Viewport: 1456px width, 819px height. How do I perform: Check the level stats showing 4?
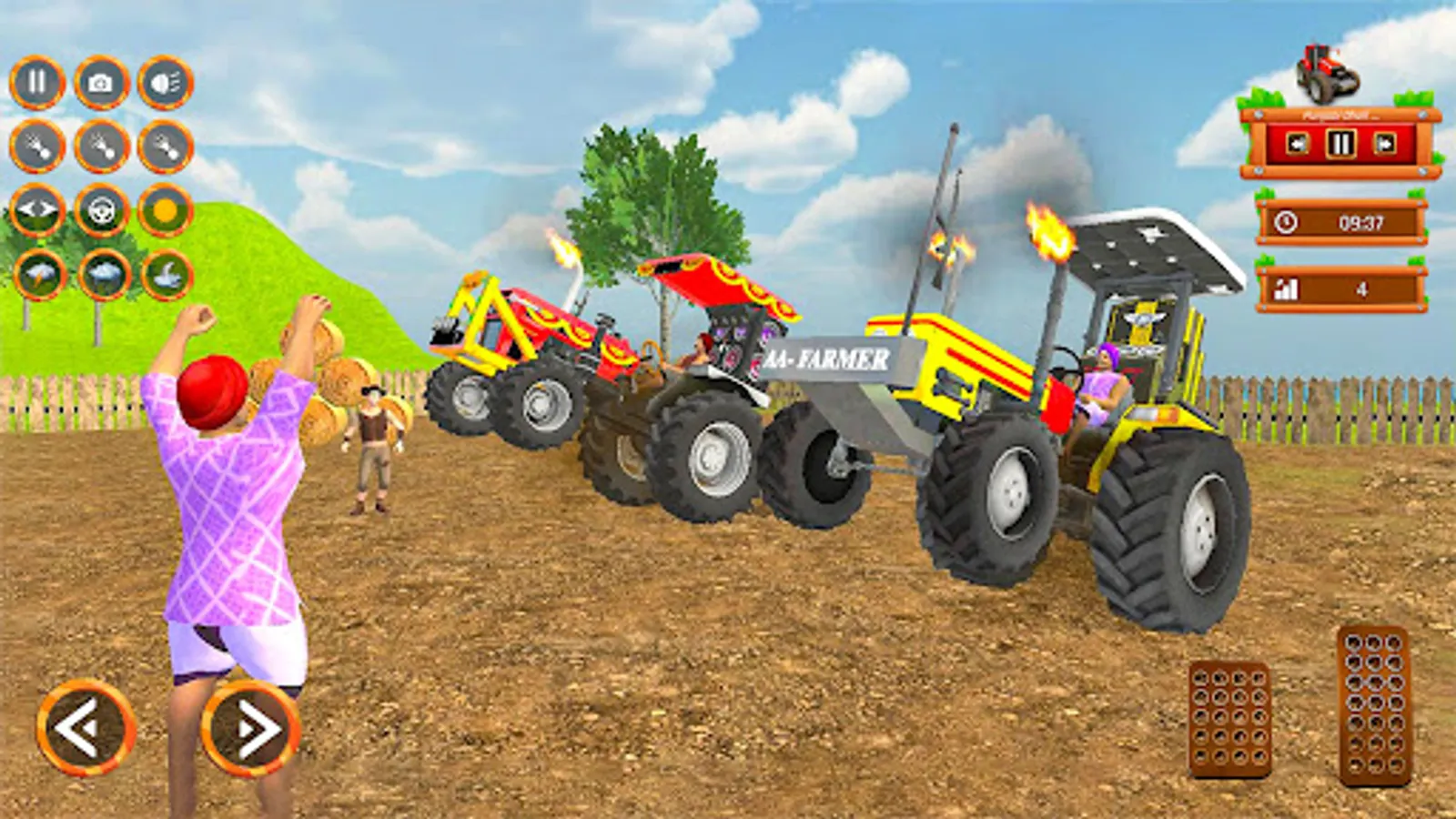1338,287
